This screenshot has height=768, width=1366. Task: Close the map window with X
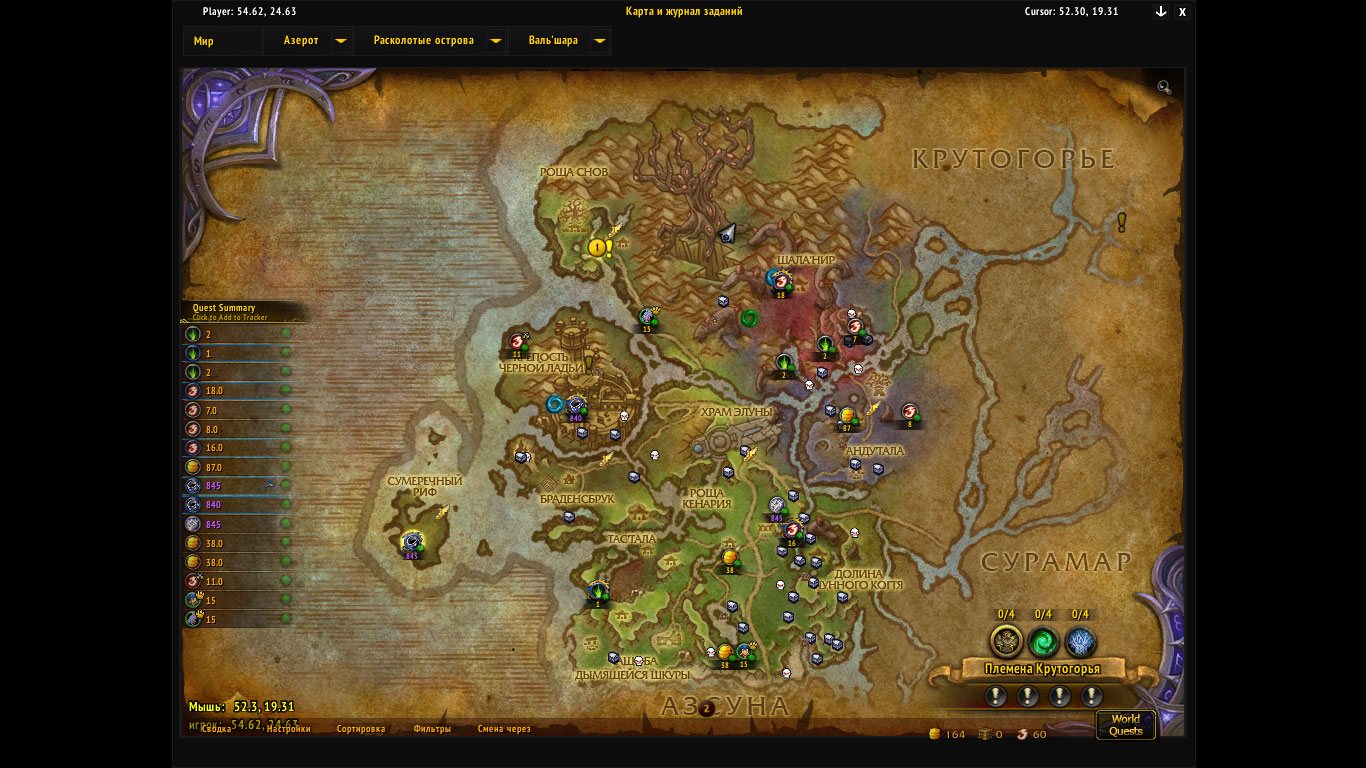pyautogui.click(x=1182, y=12)
